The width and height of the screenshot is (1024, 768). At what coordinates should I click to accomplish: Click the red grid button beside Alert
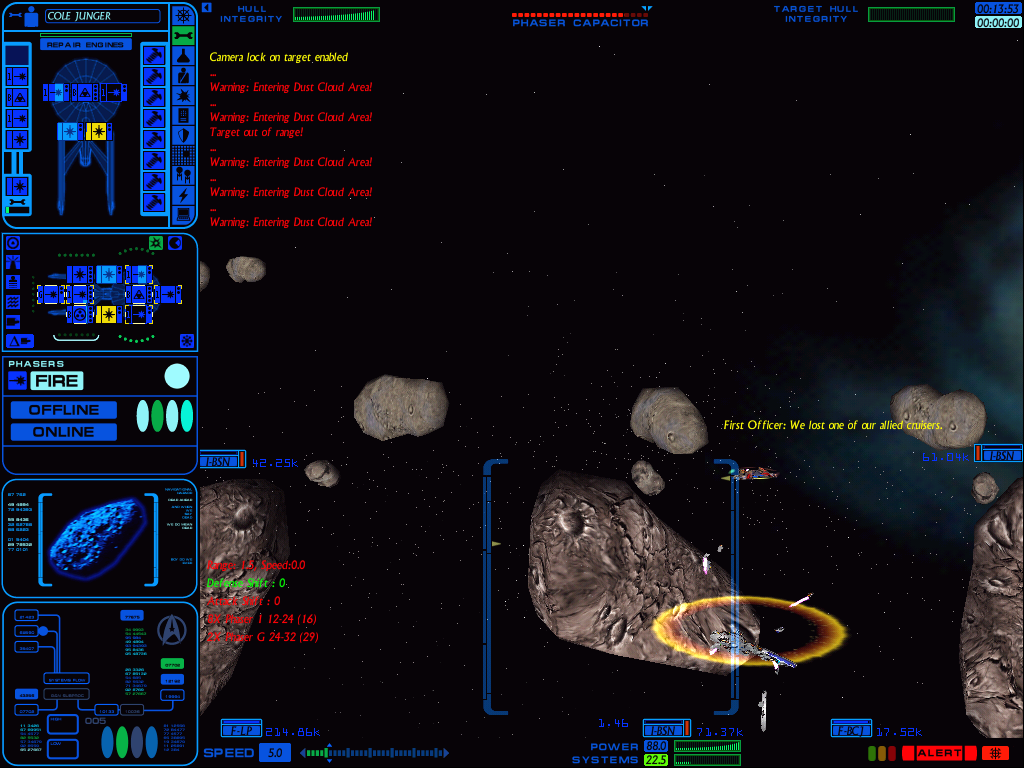tap(995, 753)
